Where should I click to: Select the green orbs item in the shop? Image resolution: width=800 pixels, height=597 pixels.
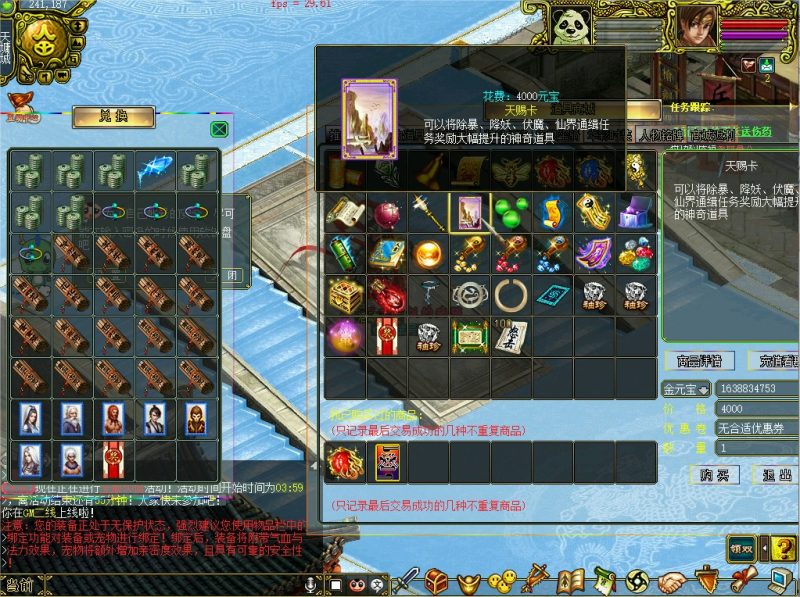click(507, 212)
